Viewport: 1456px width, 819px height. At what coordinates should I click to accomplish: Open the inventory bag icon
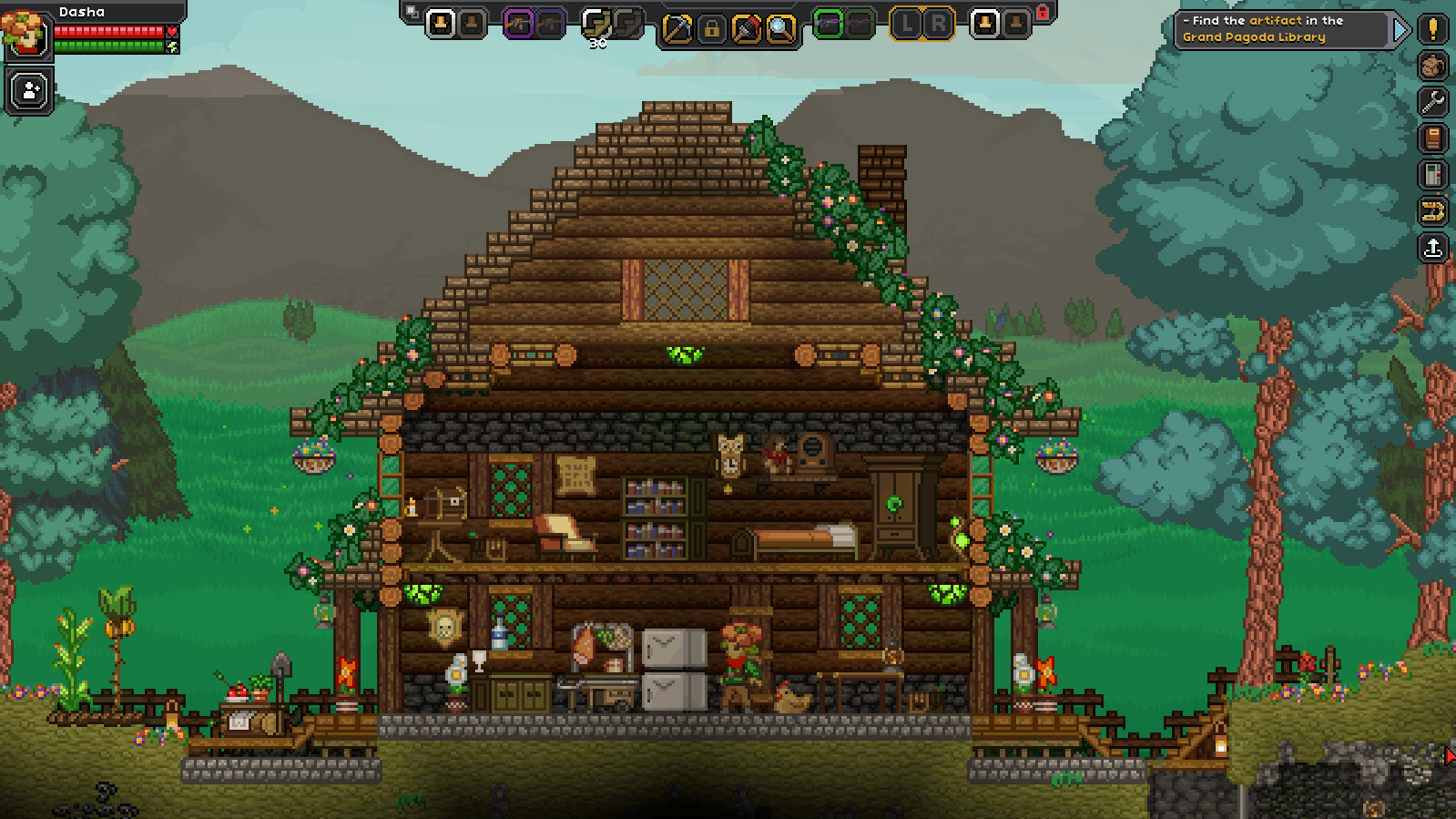pyautogui.click(x=1433, y=66)
